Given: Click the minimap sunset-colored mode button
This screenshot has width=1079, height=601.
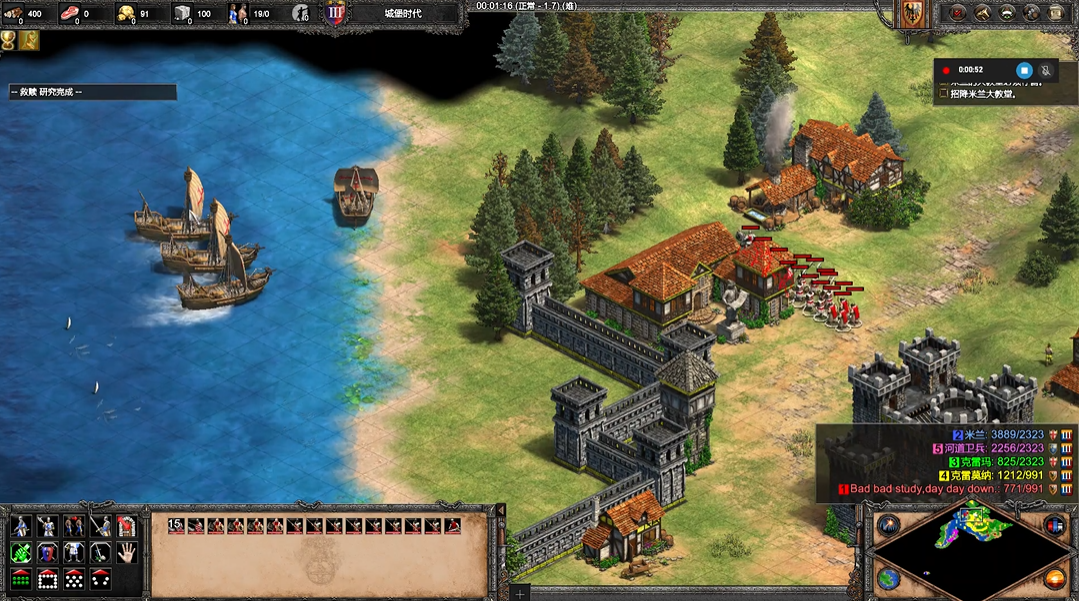Looking at the screenshot, I should click(x=1053, y=578).
